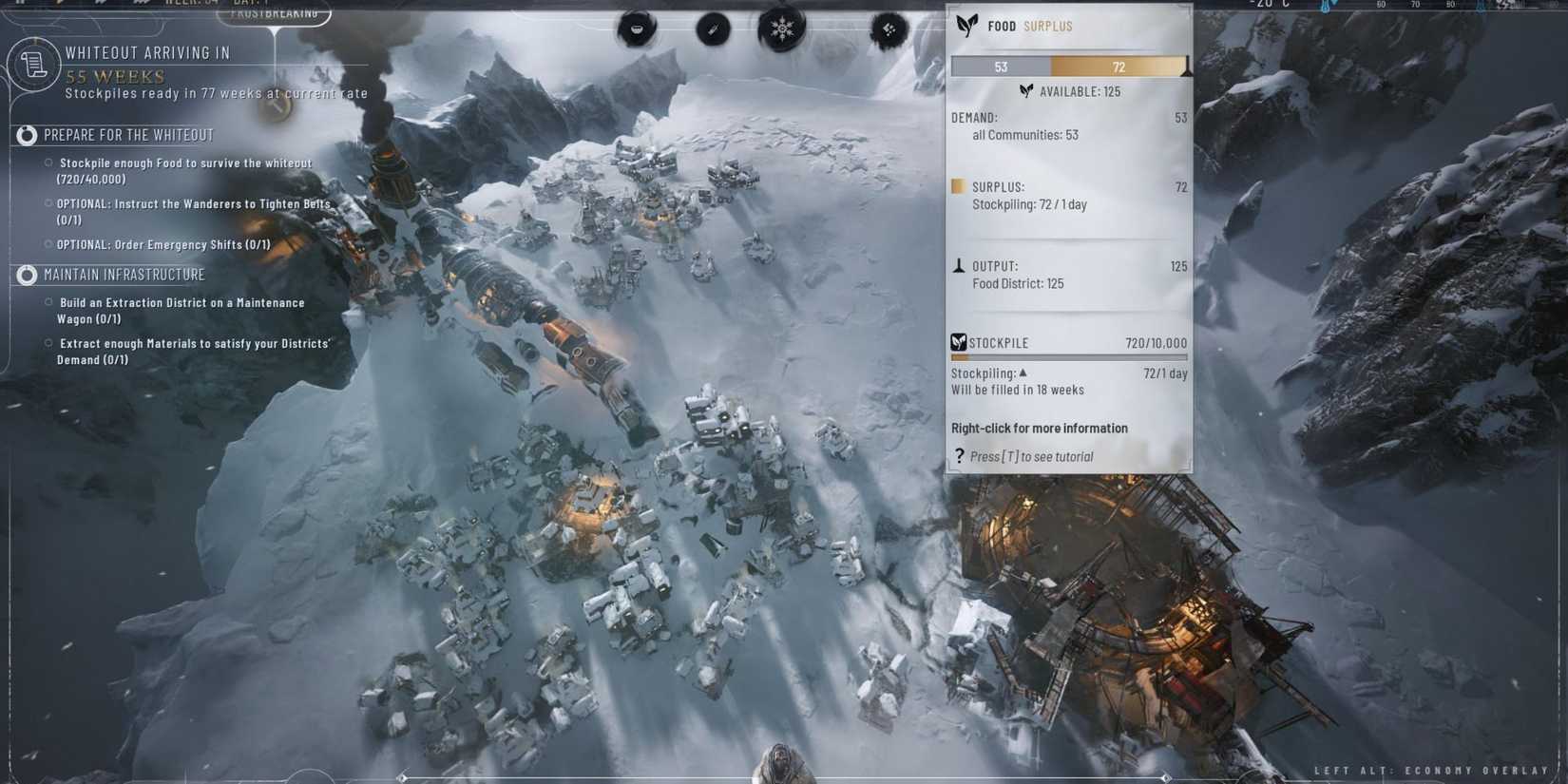Toggle the Build an Extraction District objective circle
1568x784 pixels.
(x=47, y=302)
